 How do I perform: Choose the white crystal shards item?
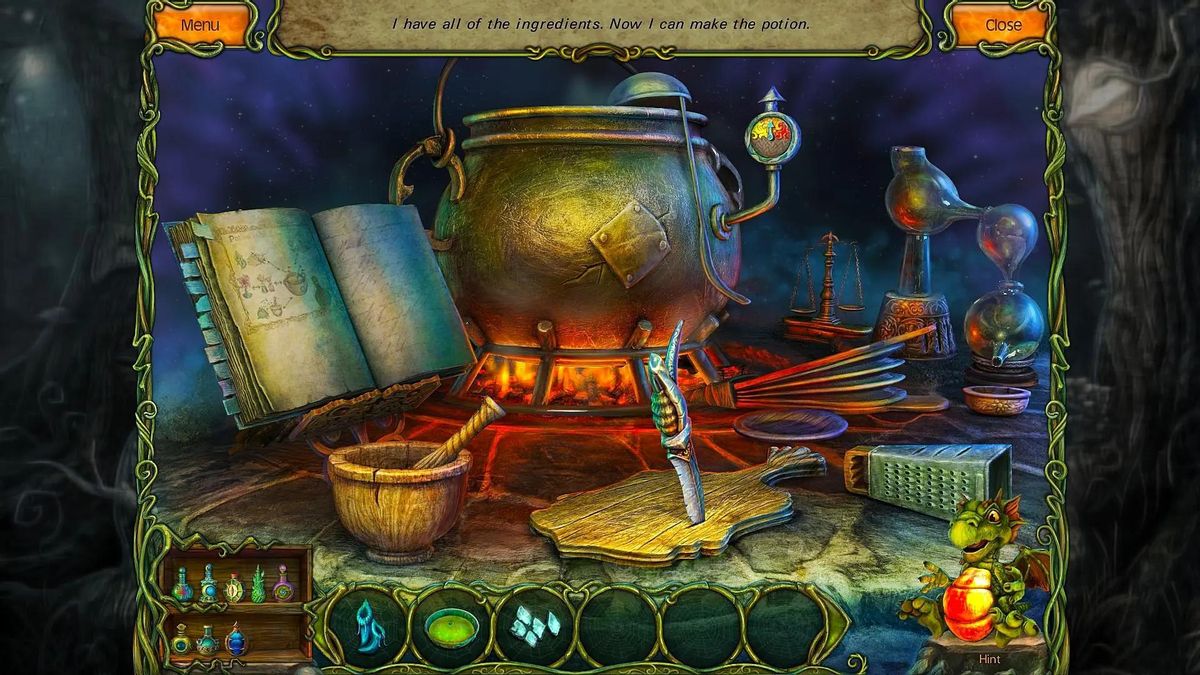click(x=535, y=626)
